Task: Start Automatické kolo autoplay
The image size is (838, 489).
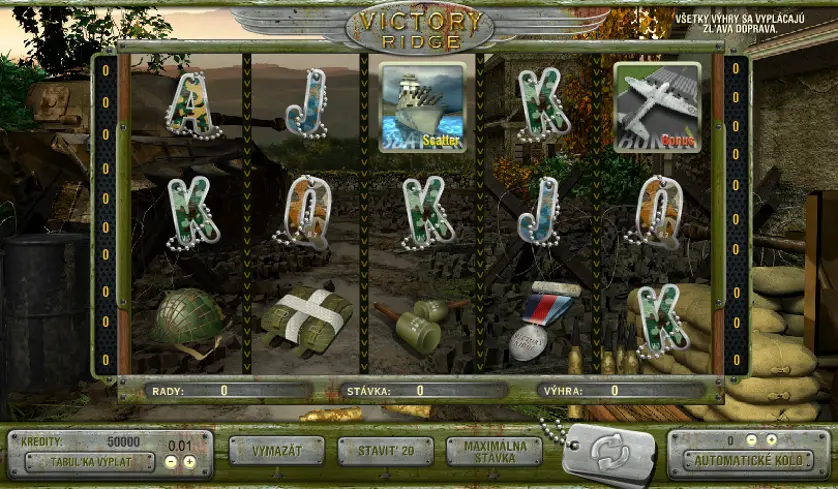Action: tap(747, 462)
